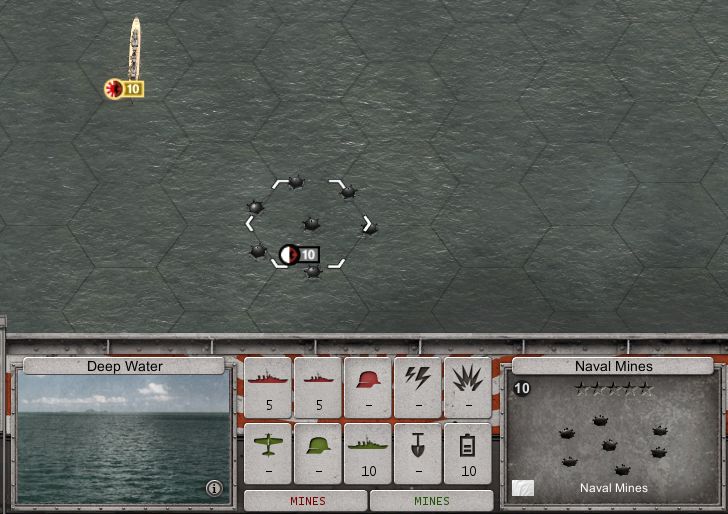Click the red MINES label

tap(307, 501)
